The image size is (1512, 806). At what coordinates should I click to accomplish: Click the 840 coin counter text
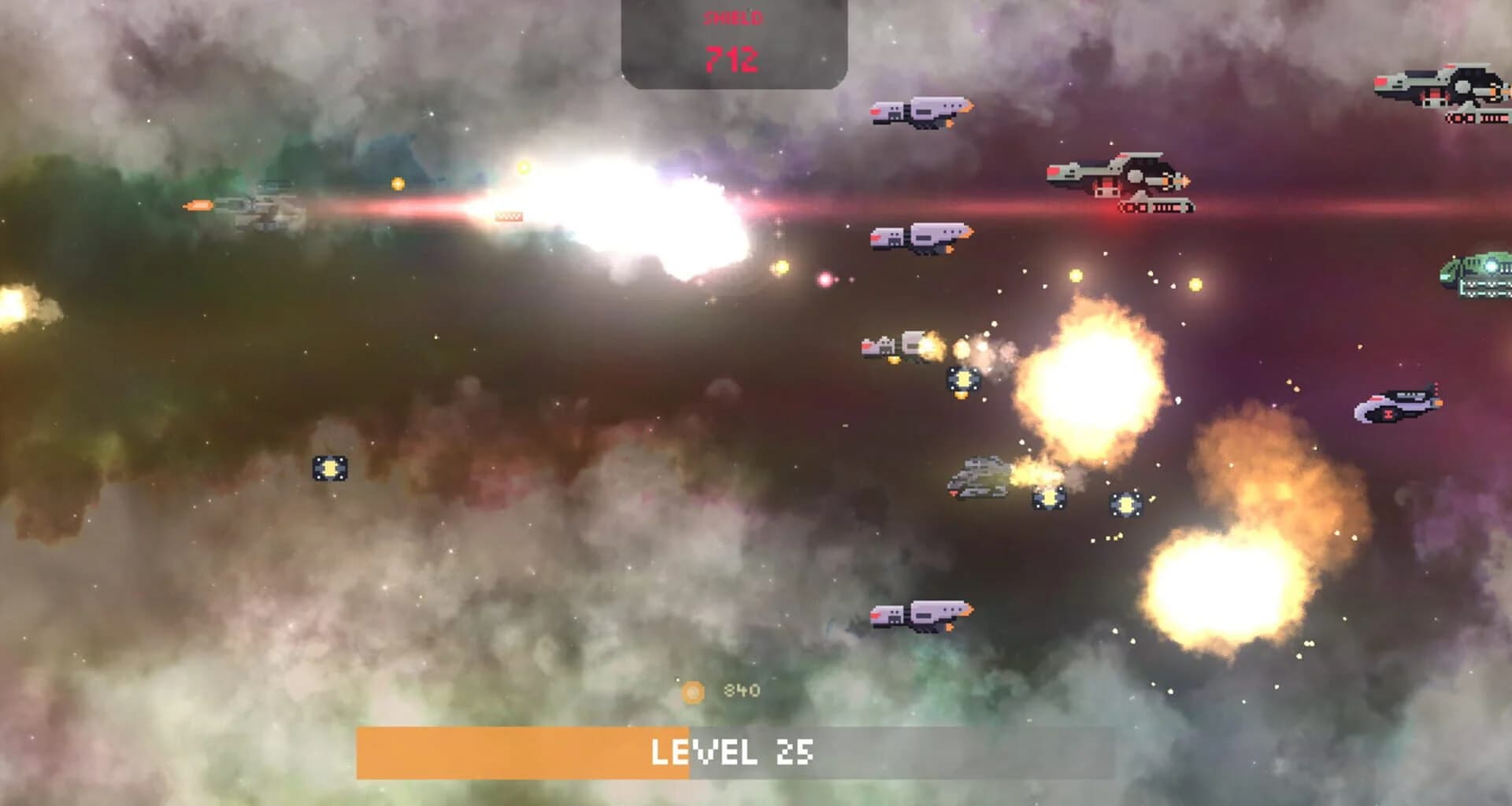click(x=740, y=690)
